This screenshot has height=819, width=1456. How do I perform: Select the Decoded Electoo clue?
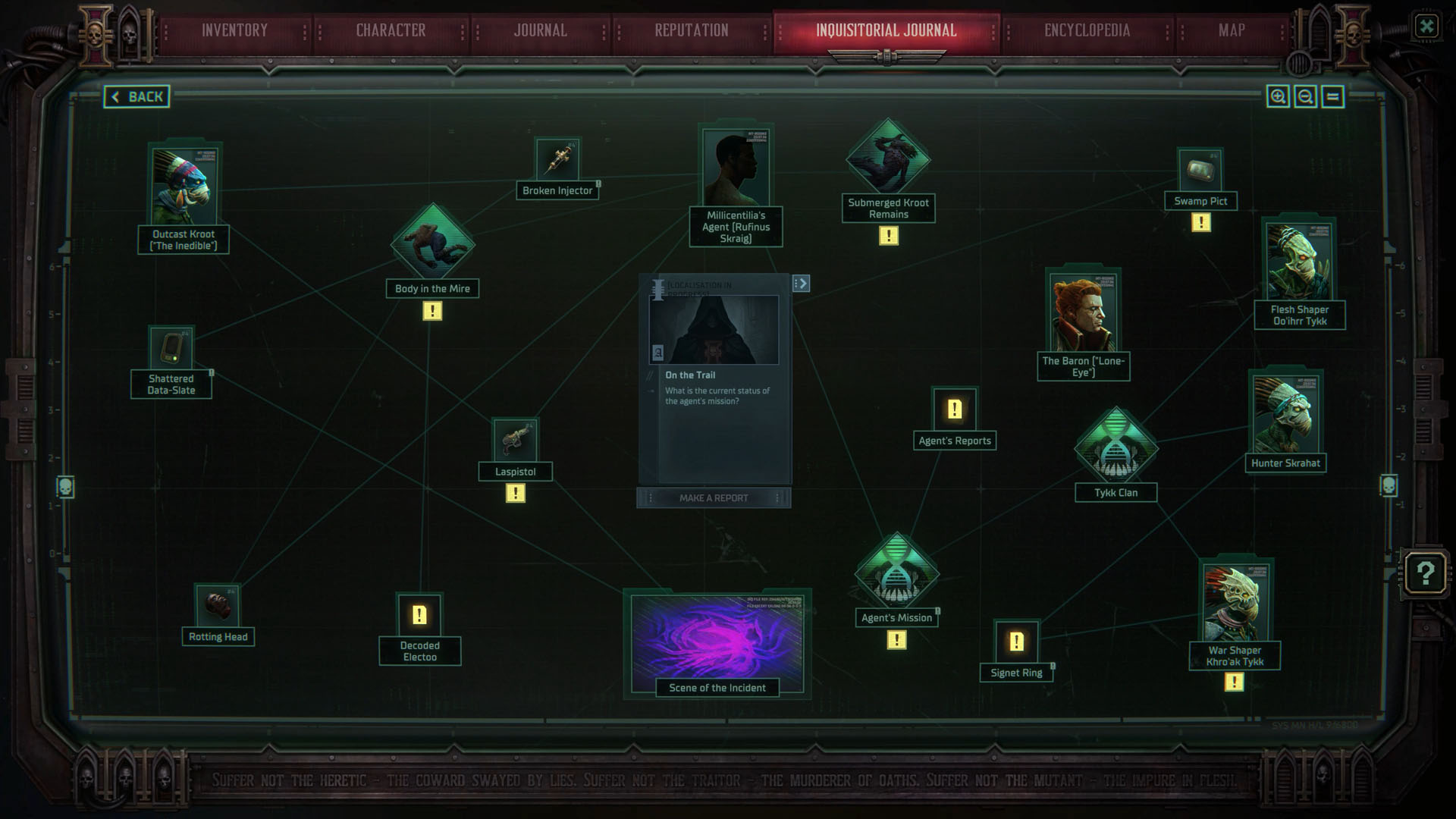(x=419, y=613)
